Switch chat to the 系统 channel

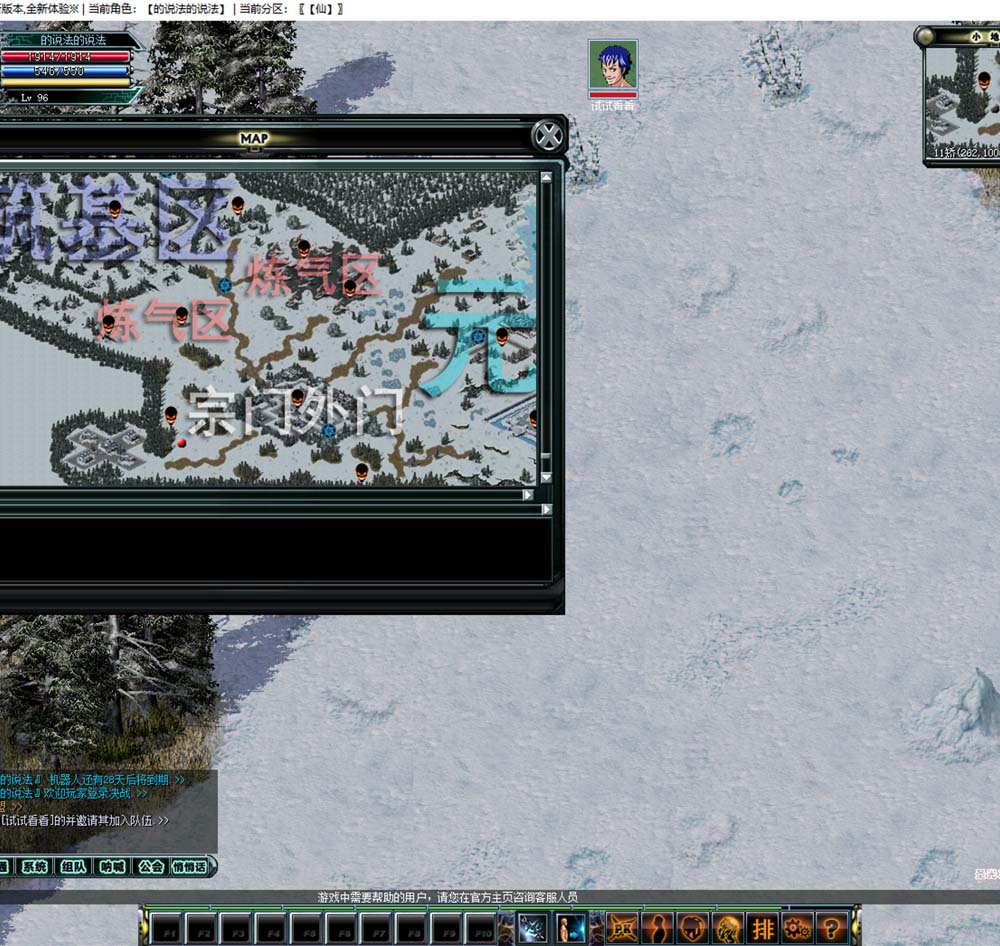pyautogui.click(x=35, y=867)
